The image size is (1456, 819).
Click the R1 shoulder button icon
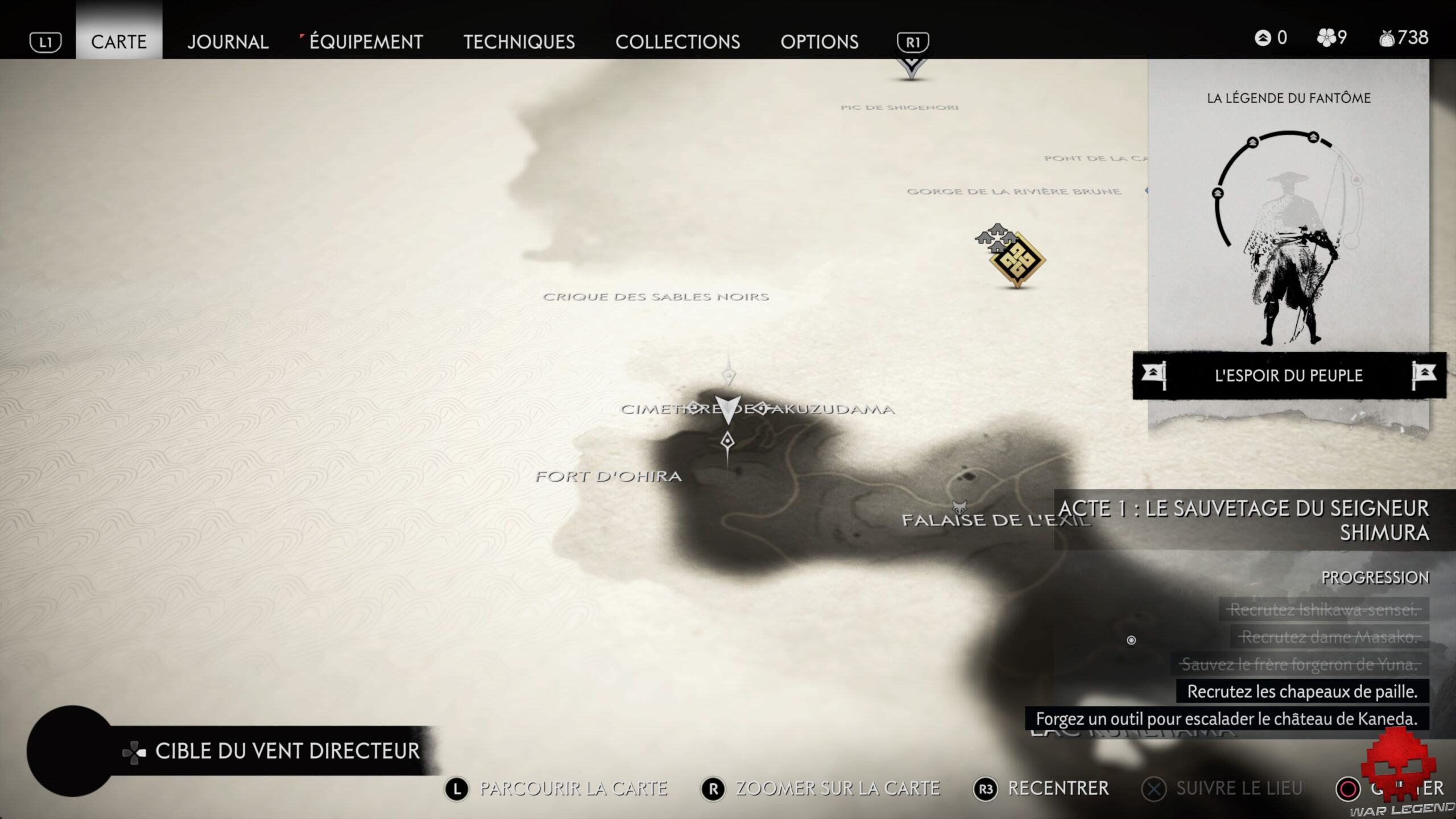(x=913, y=42)
